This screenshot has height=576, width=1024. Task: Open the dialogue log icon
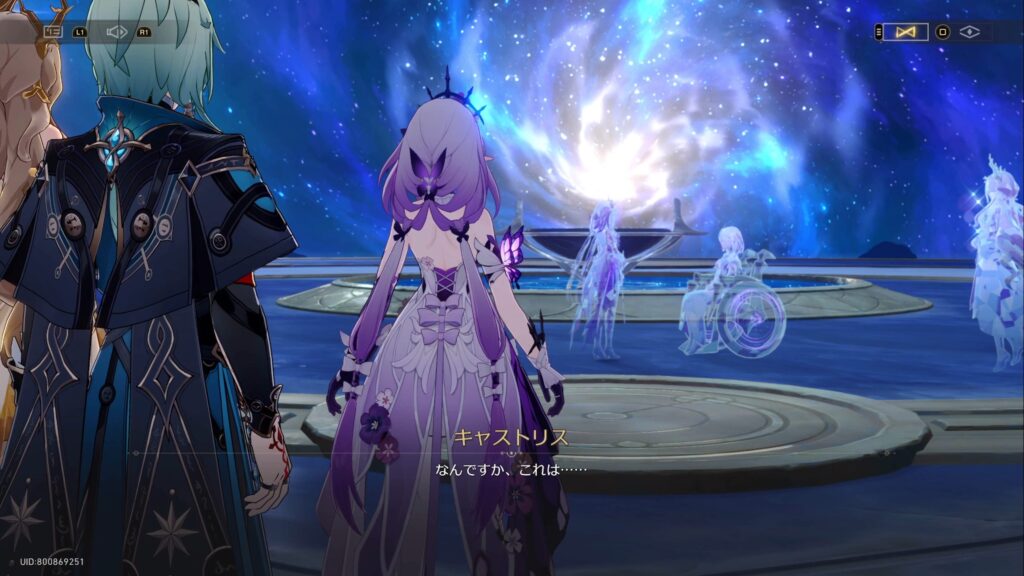coord(53,31)
